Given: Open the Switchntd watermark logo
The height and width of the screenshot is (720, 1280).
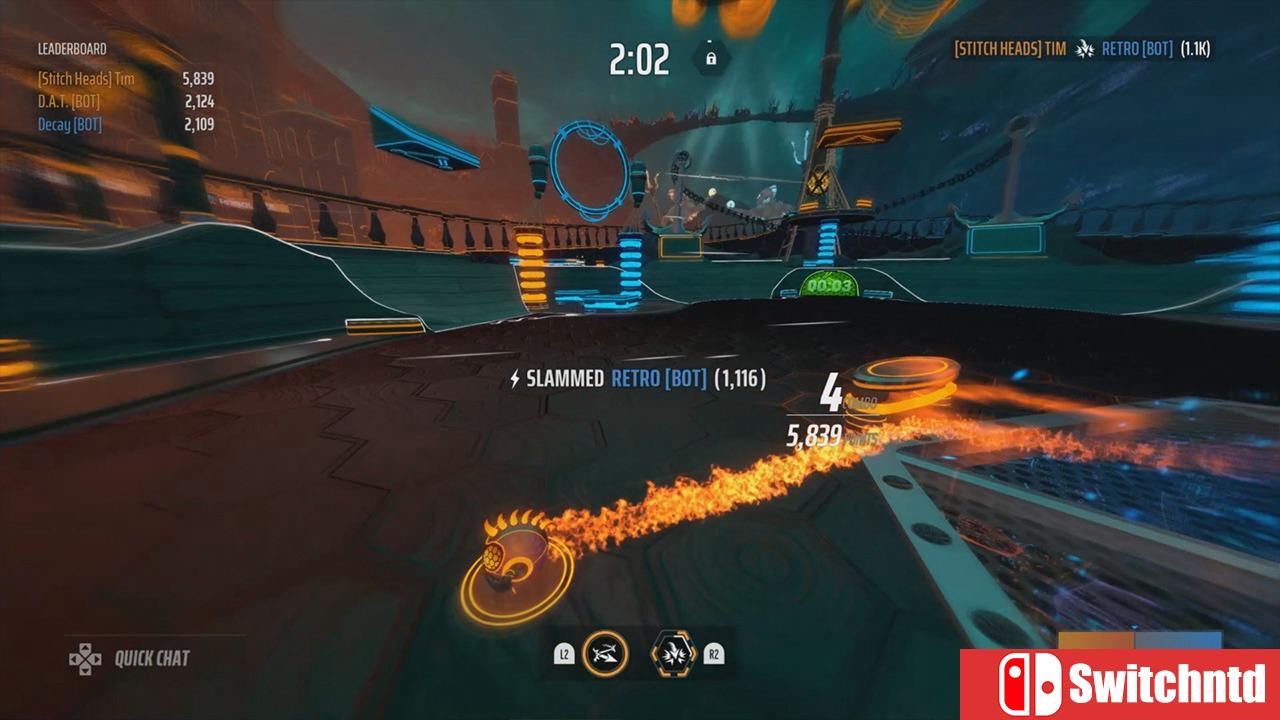Looking at the screenshot, I should (x=1120, y=685).
